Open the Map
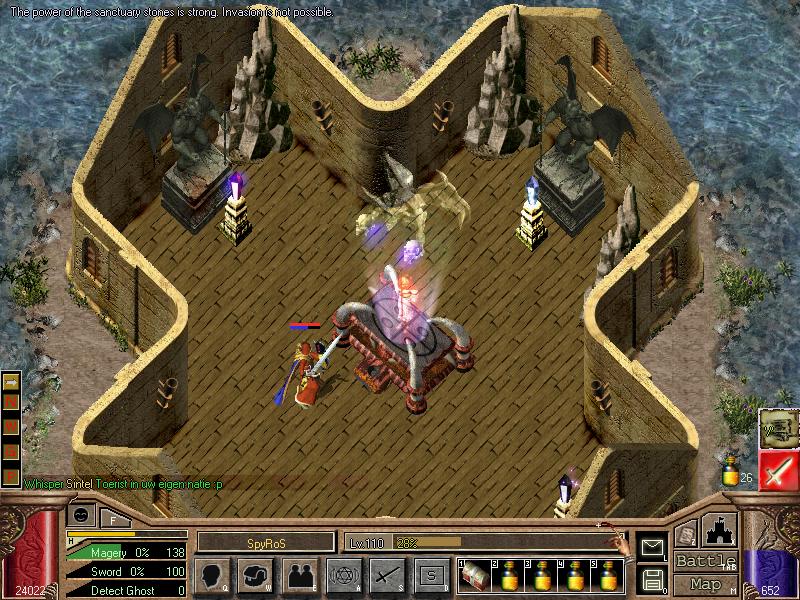Screen dimensions: 800x600 [x=704, y=584]
